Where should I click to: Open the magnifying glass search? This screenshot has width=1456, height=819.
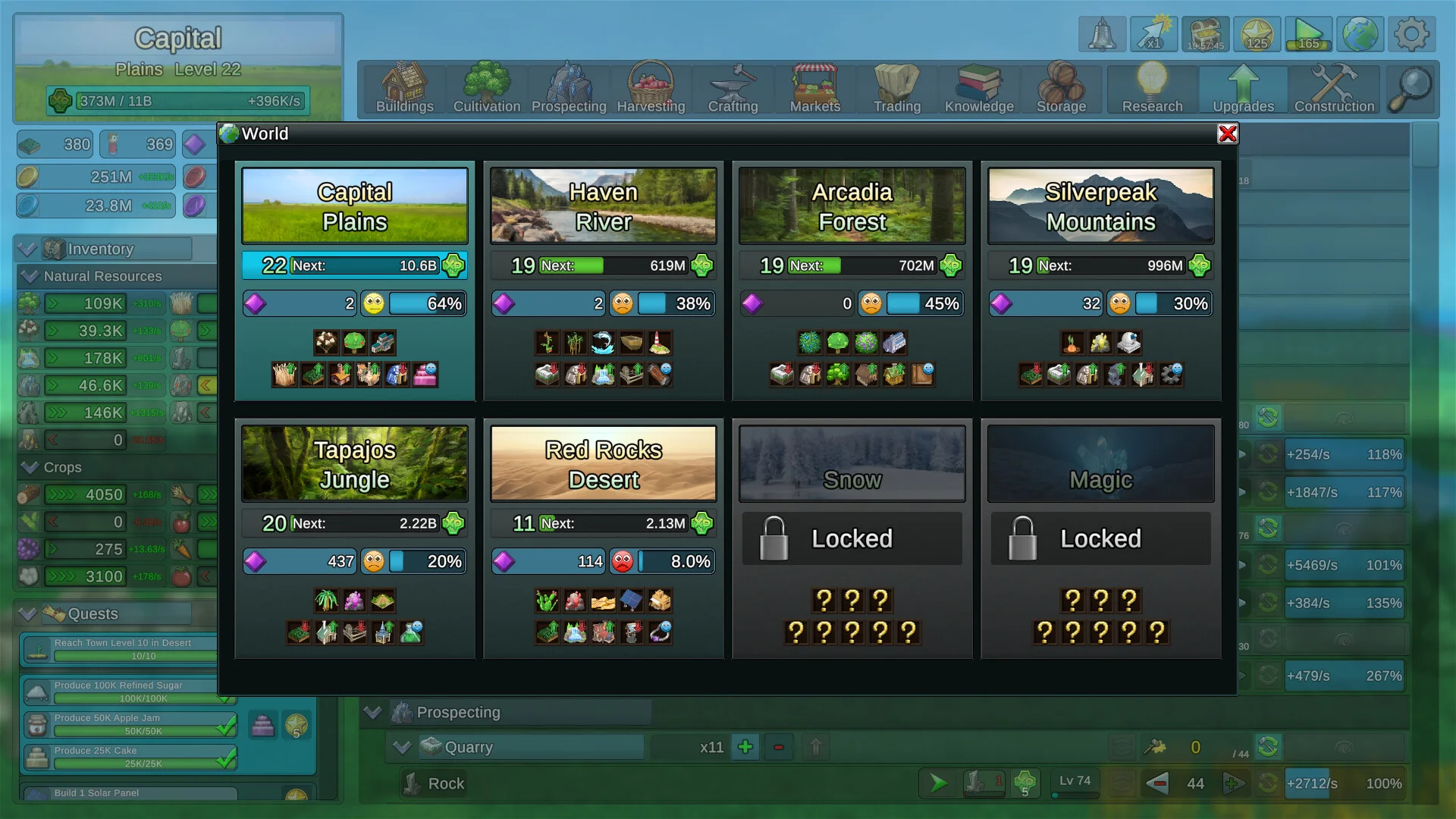click(x=1411, y=89)
